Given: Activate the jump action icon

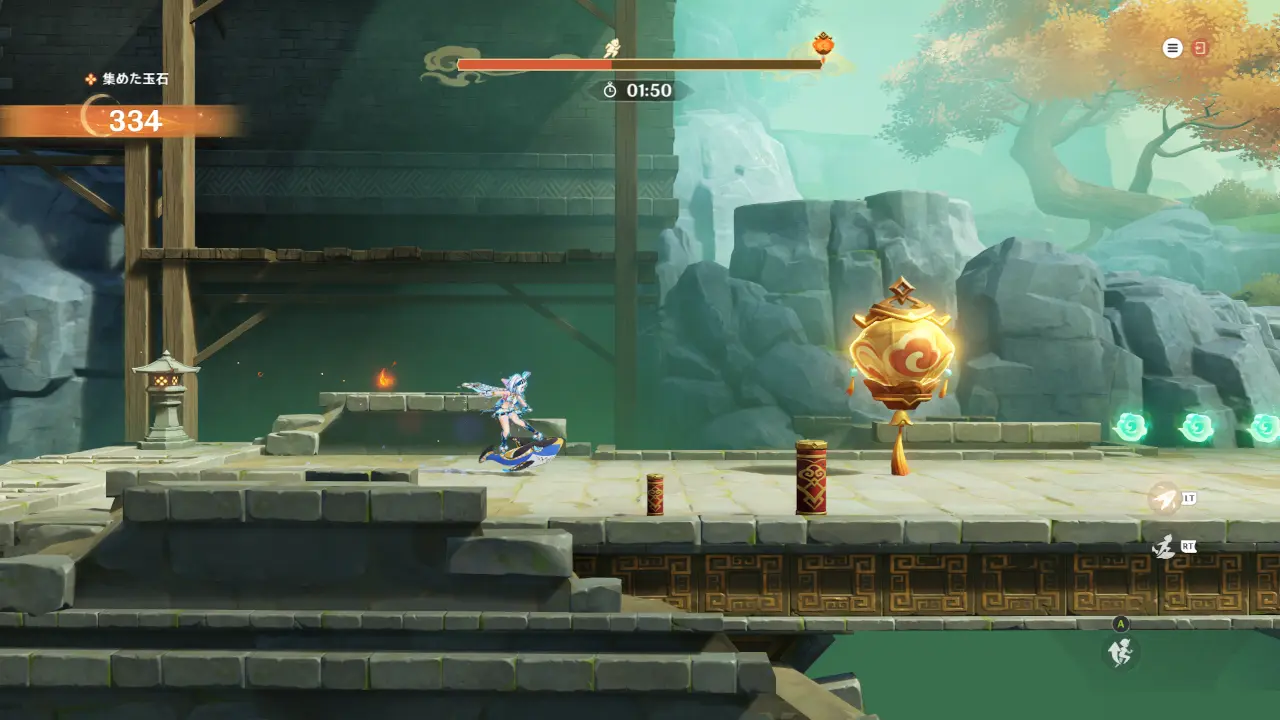Looking at the screenshot, I should point(1121,653).
